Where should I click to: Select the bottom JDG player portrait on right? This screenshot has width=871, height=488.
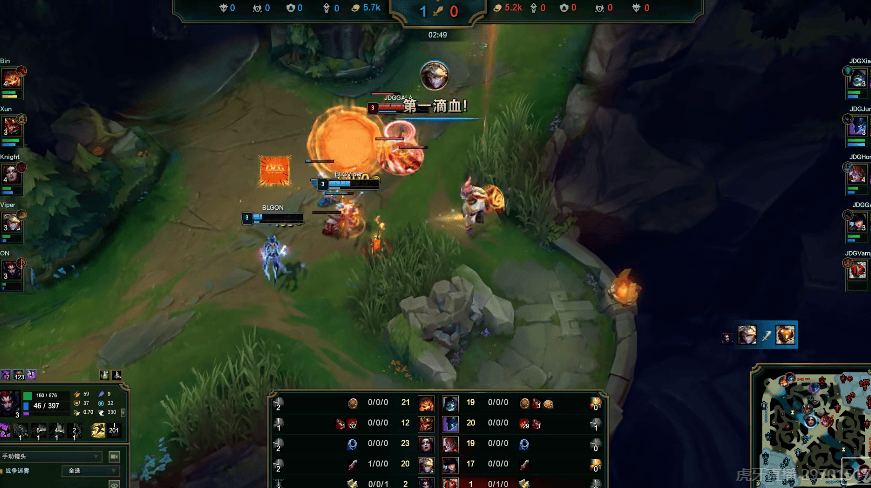859,271
